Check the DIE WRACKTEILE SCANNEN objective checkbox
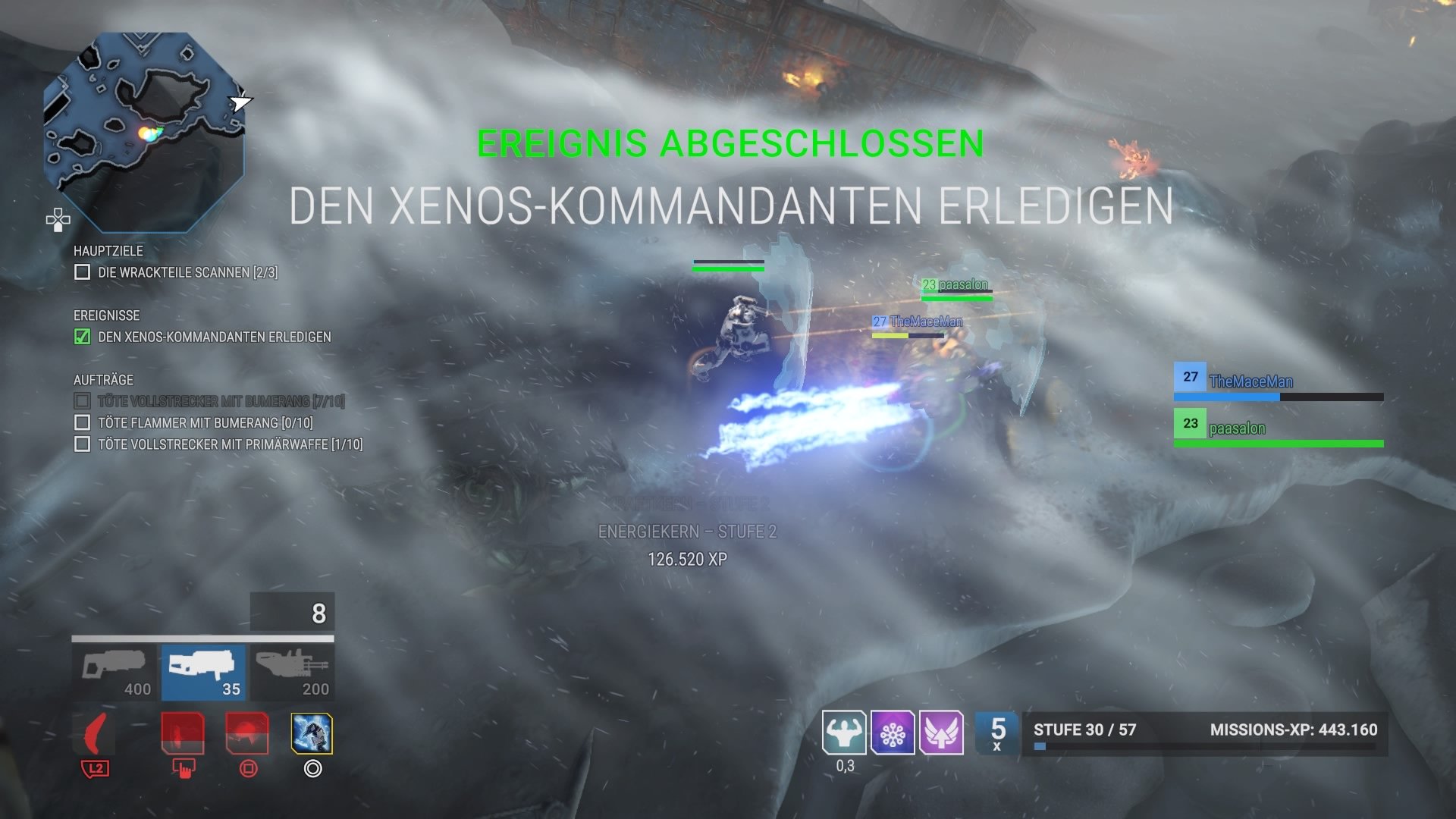Screen dimensions: 1456x819 pyautogui.click(x=81, y=272)
